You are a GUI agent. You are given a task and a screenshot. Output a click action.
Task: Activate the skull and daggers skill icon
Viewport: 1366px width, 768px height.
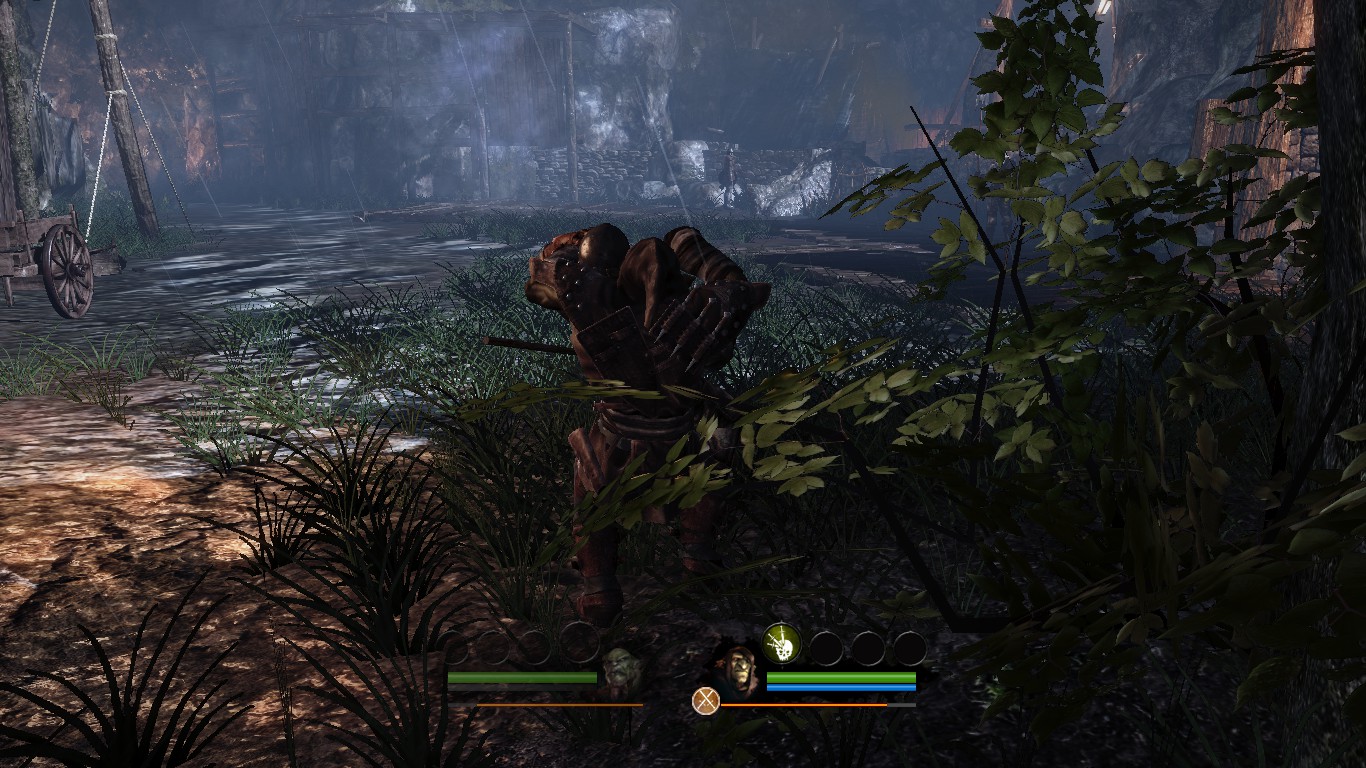(782, 644)
